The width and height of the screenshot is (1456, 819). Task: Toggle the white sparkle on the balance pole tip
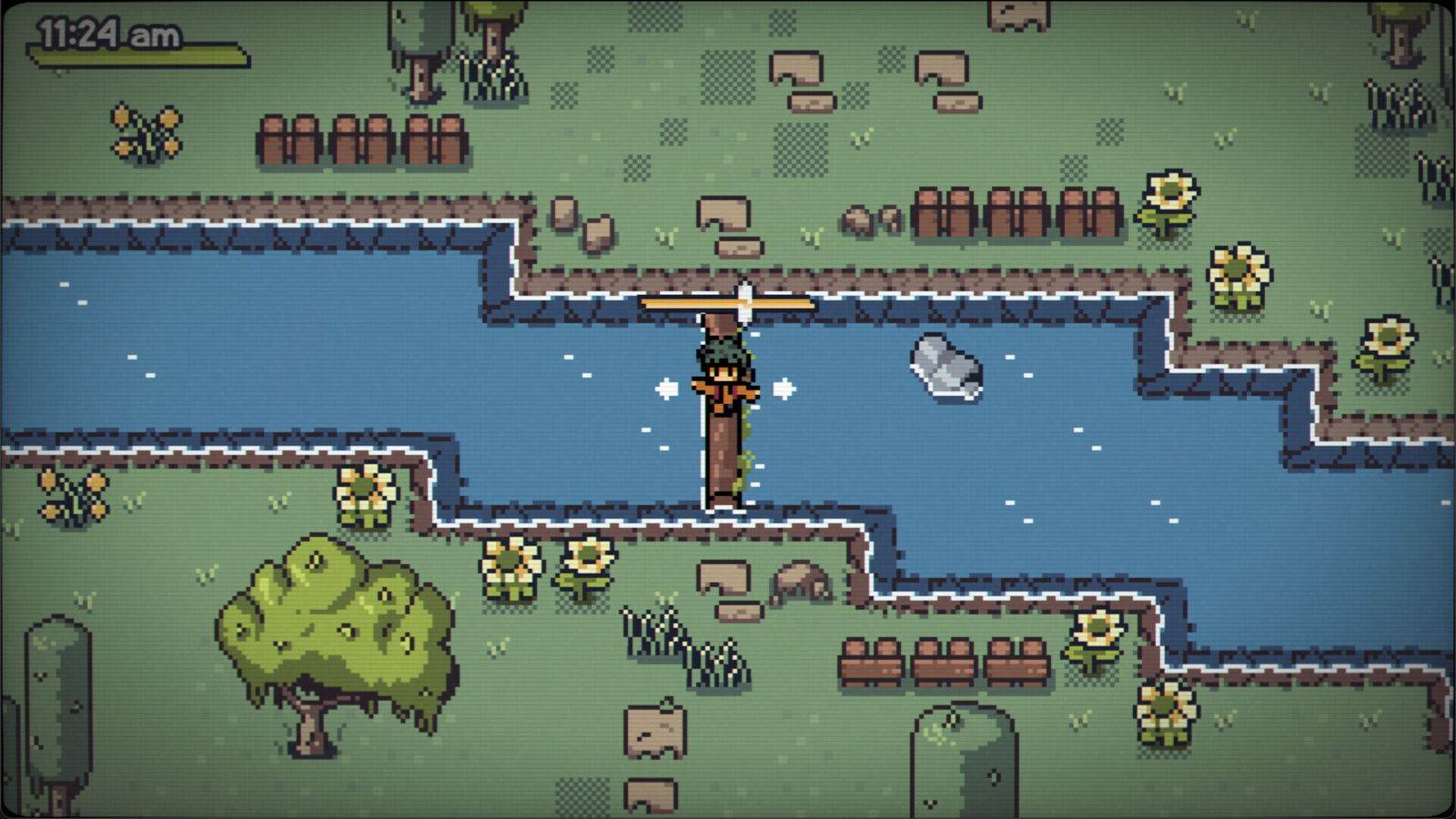click(746, 289)
